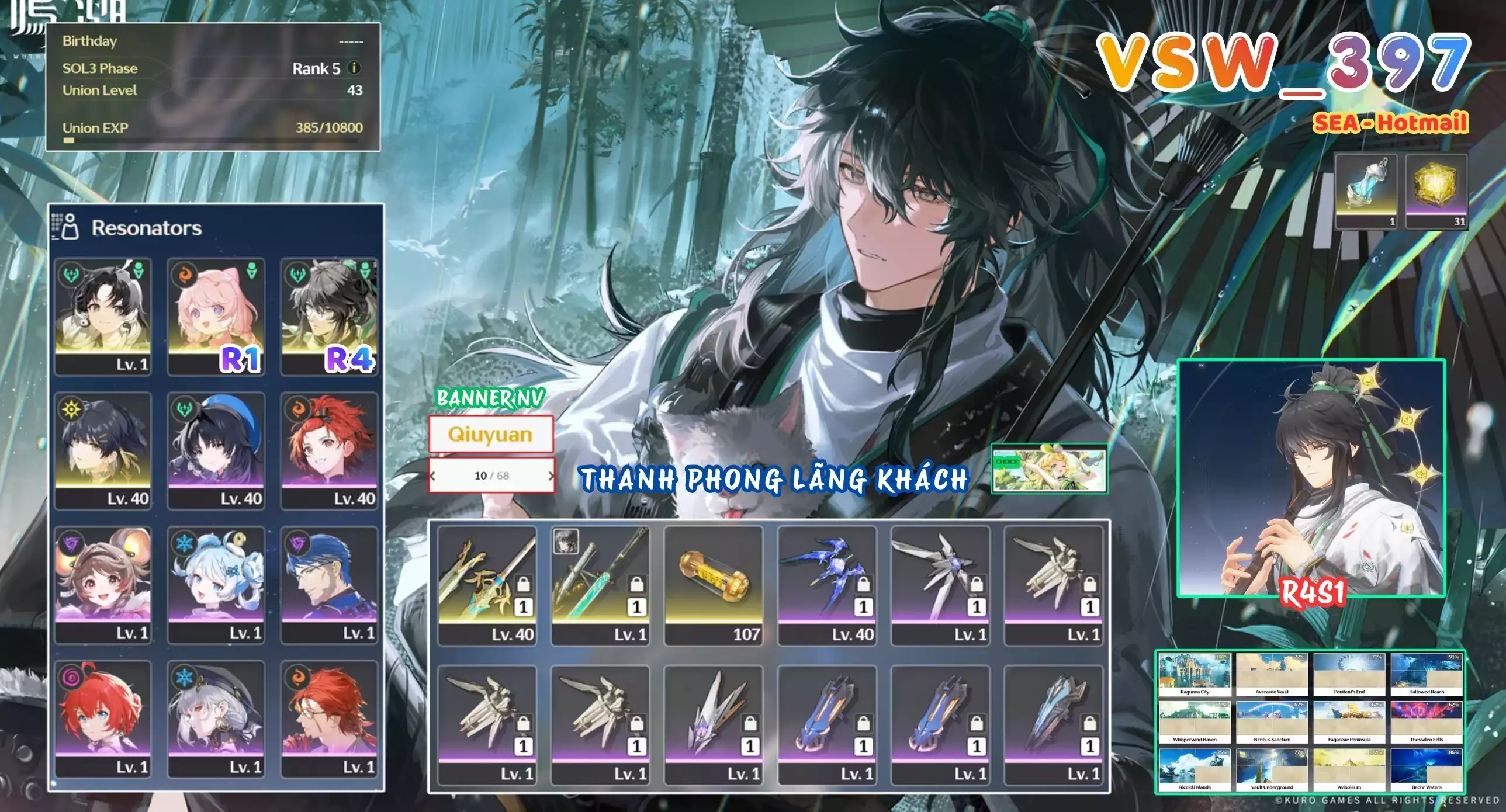Click the Resonators panel person icon

[70, 228]
